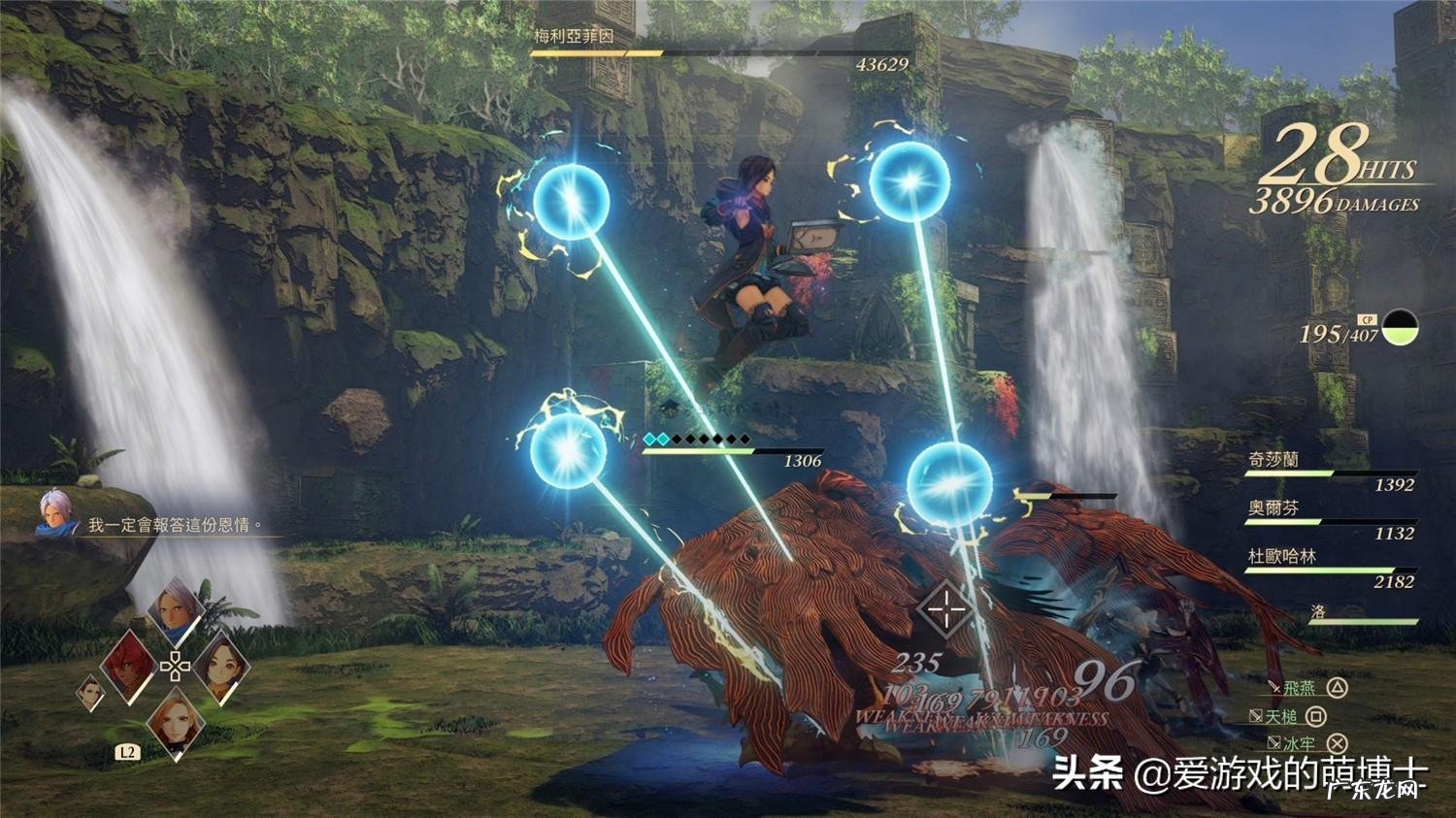
Task: Select the silver-haired character boost portrait
Action: pyautogui.click(x=177, y=611)
